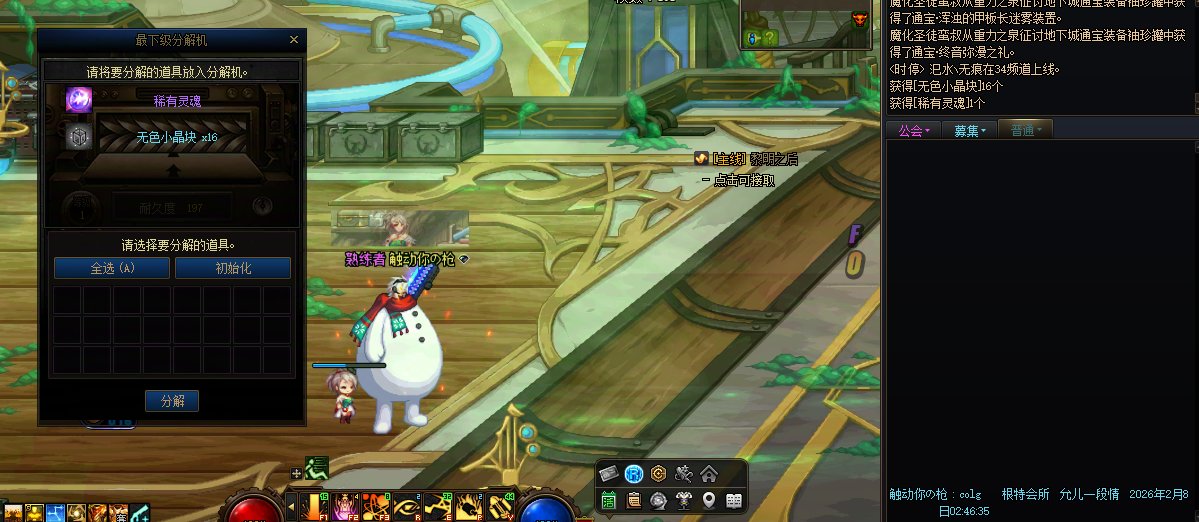Reset selection with the 初始化 button
Screen dimensions: 1199x522
point(233,268)
